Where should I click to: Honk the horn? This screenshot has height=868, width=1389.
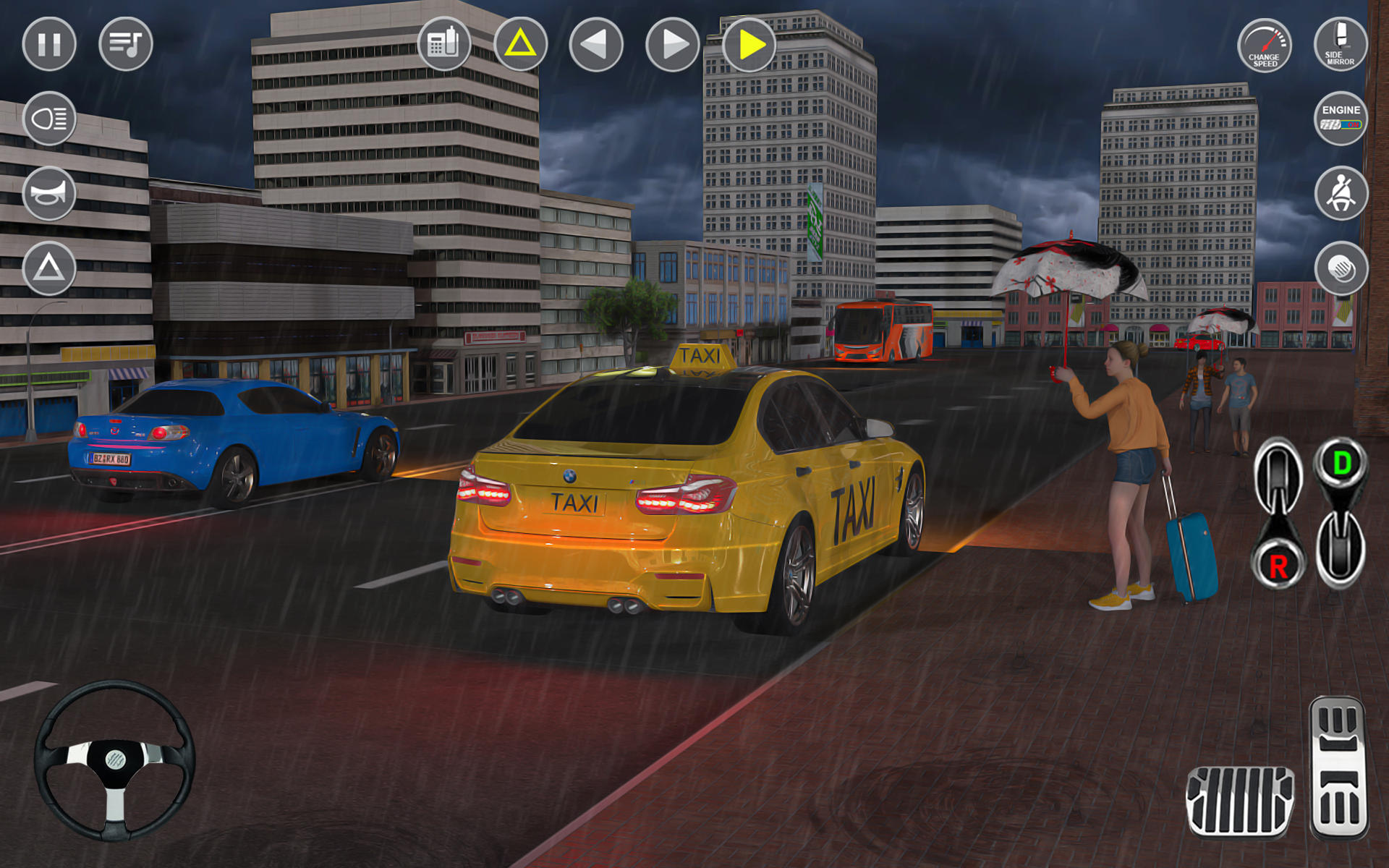tap(49, 192)
